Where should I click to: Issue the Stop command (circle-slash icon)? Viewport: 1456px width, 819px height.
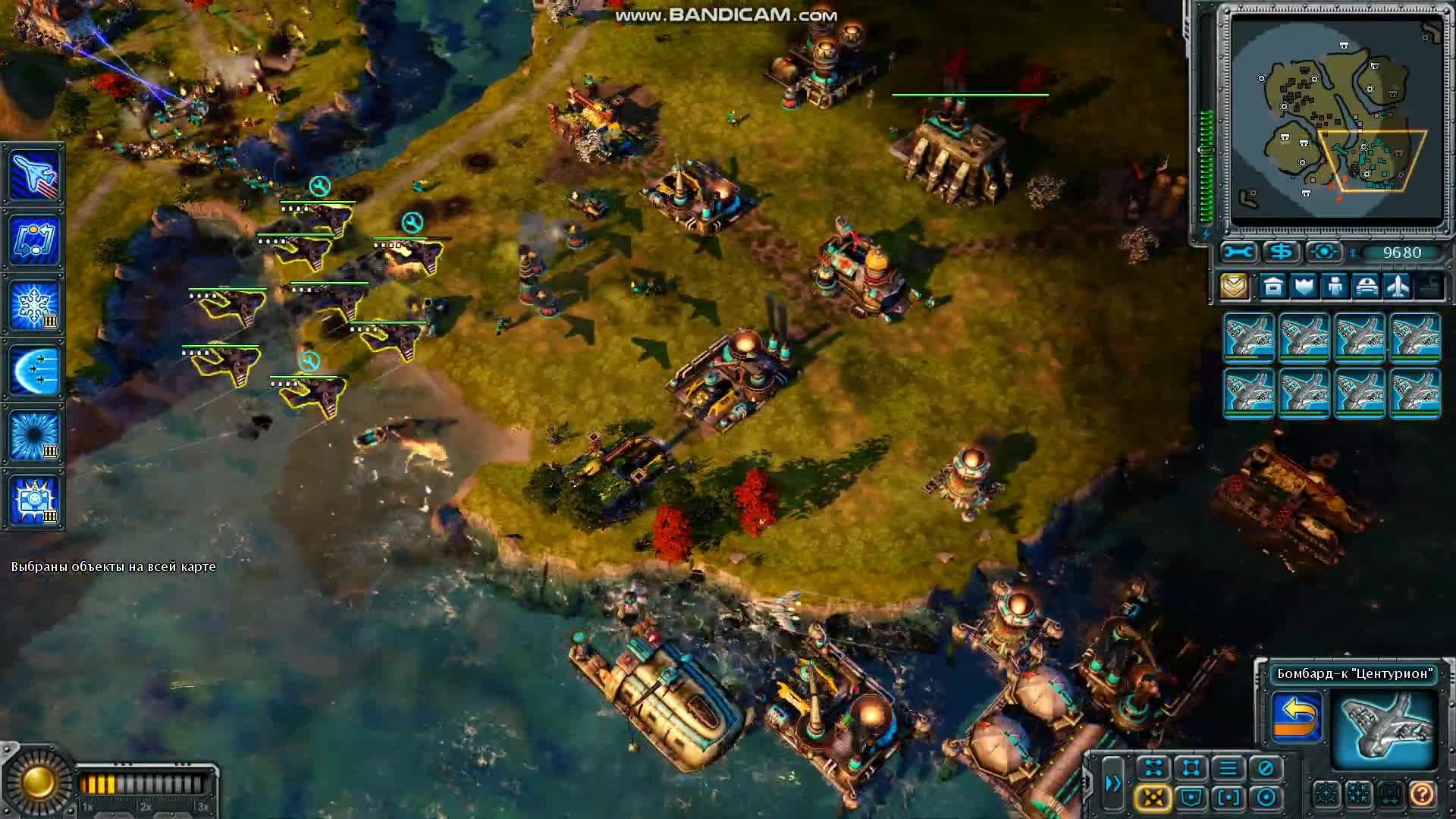point(1264,768)
